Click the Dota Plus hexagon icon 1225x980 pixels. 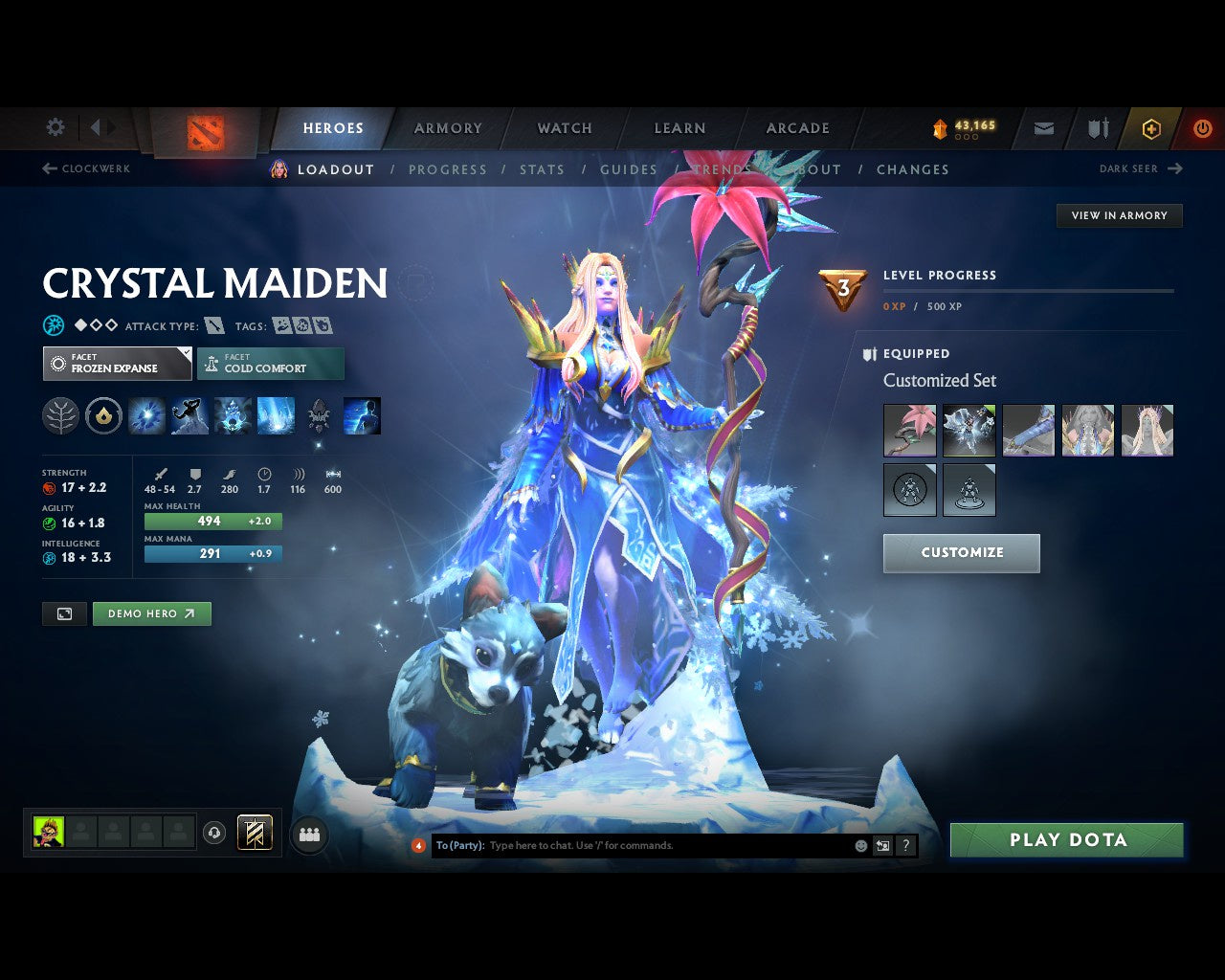coord(1151,127)
